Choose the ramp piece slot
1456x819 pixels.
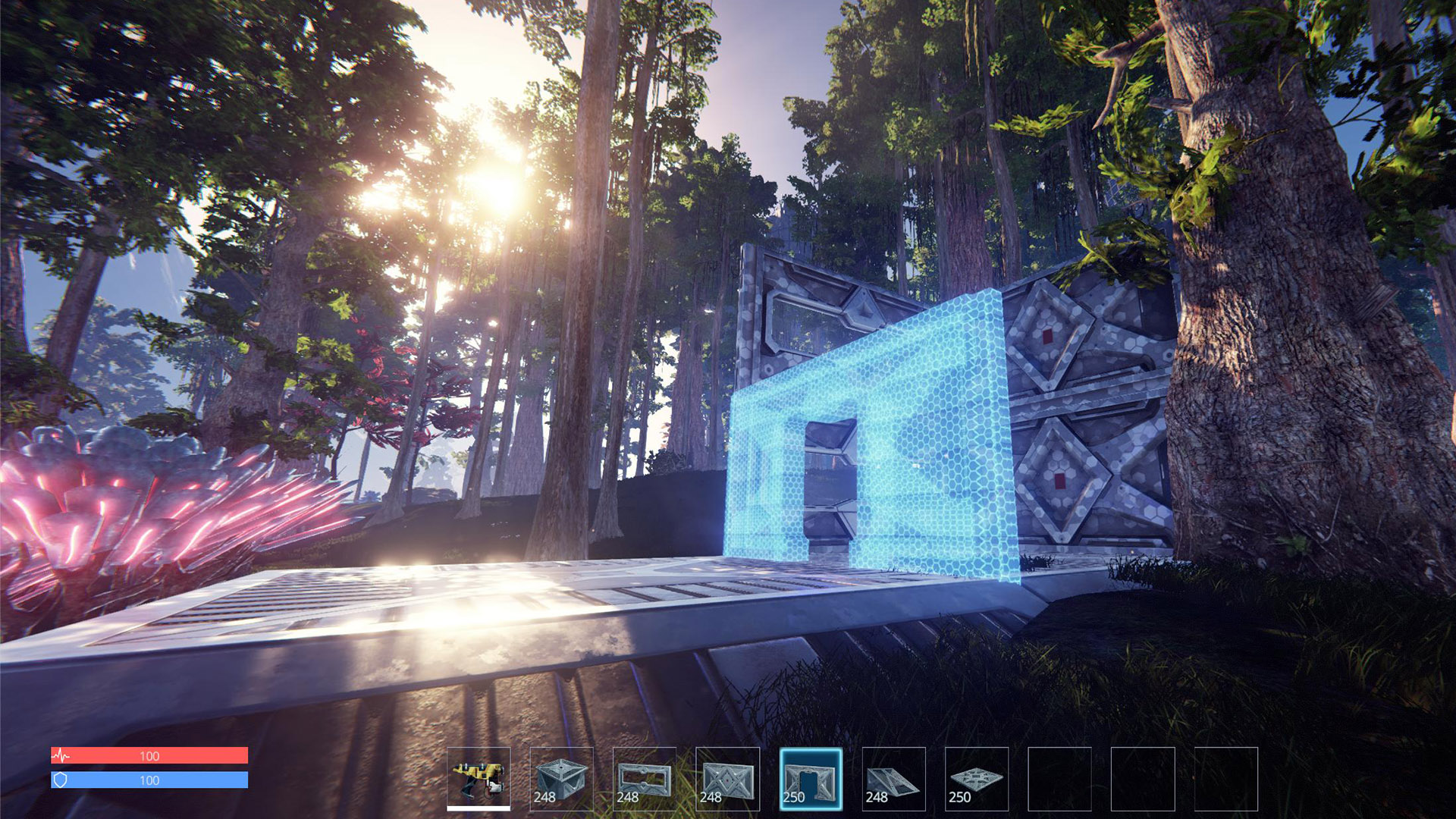click(x=893, y=779)
